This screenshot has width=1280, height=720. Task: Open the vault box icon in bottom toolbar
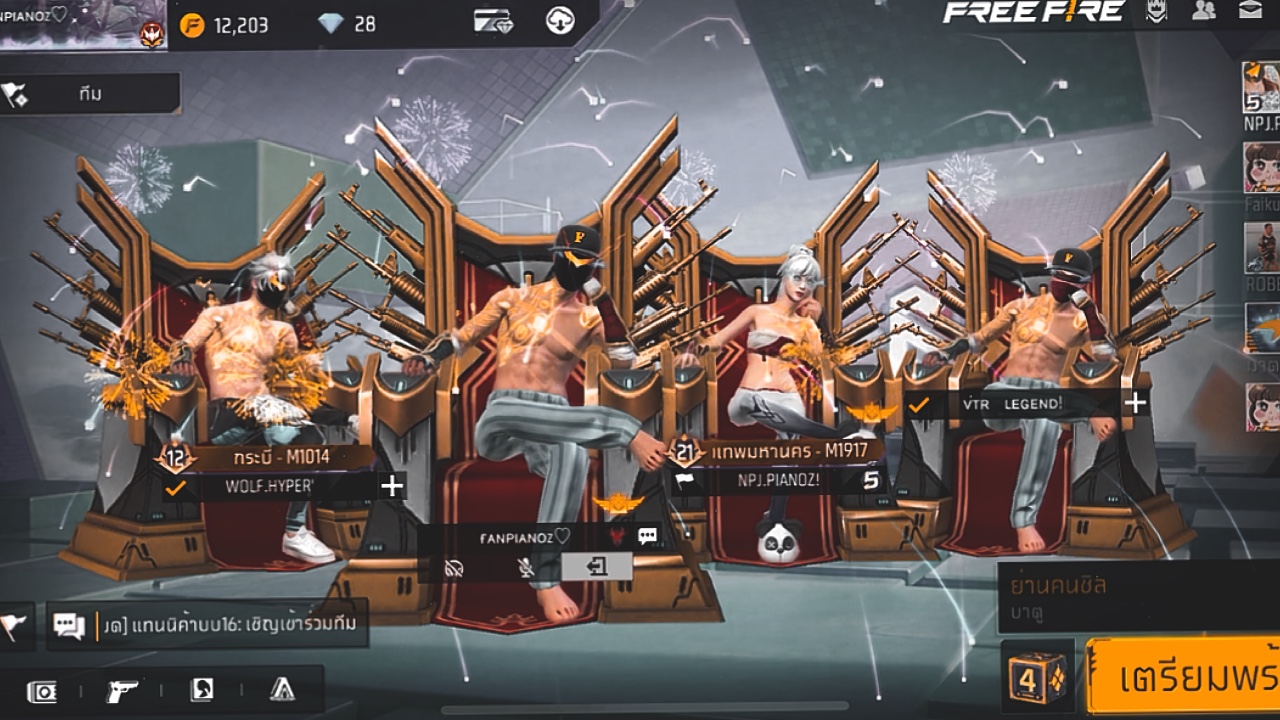point(42,691)
